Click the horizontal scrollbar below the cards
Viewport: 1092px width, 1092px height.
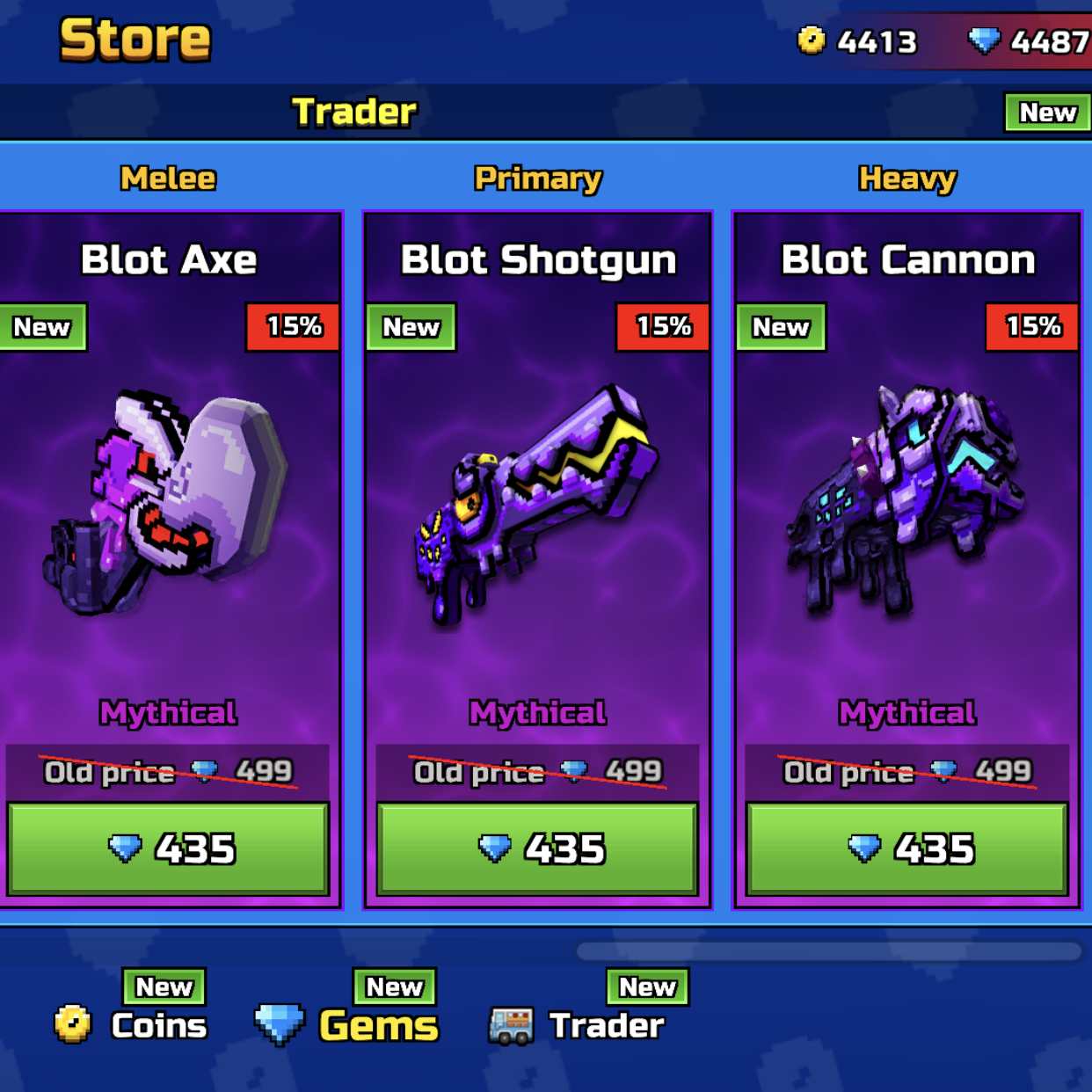click(x=828, y=951)
